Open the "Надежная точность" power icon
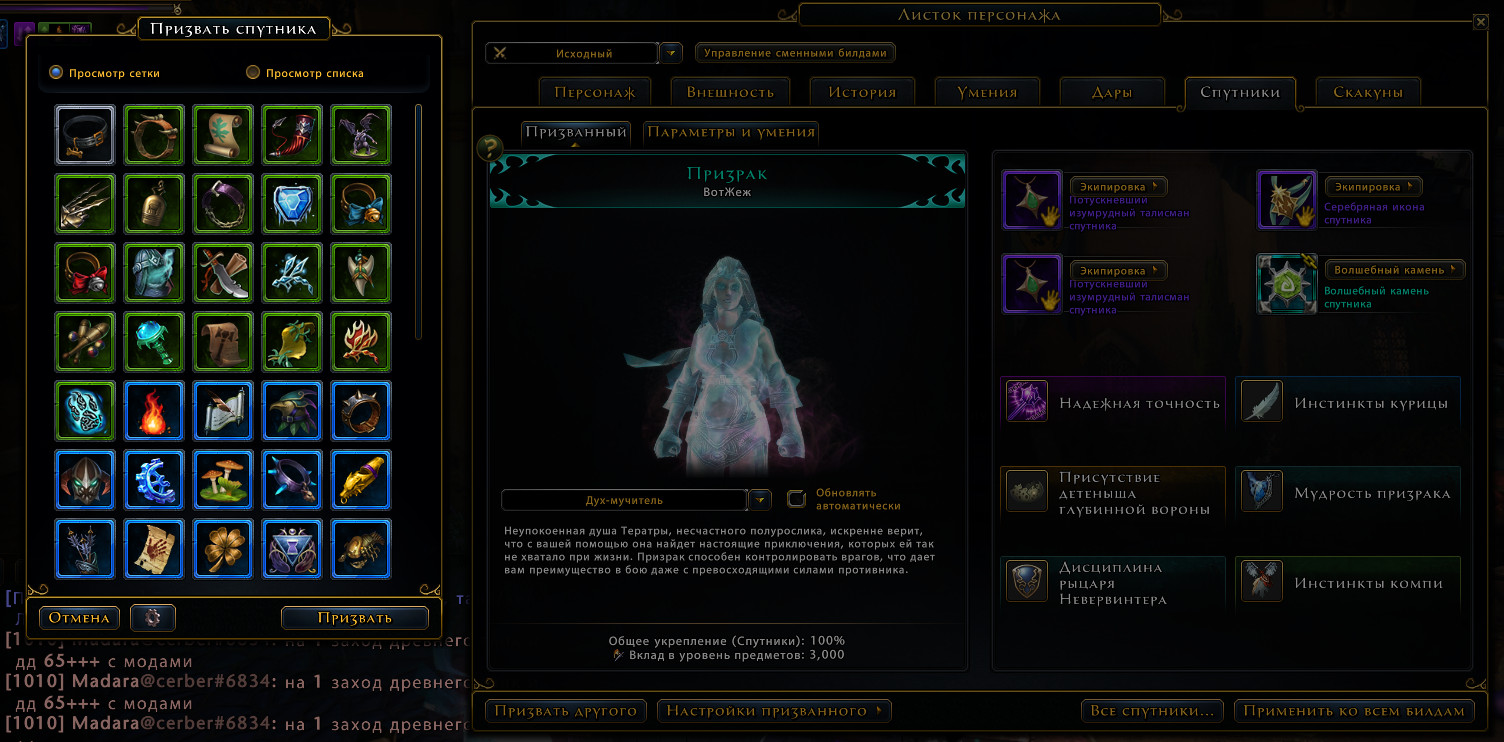Screen dimensions: 1504x742 (x=1026, y=400)
